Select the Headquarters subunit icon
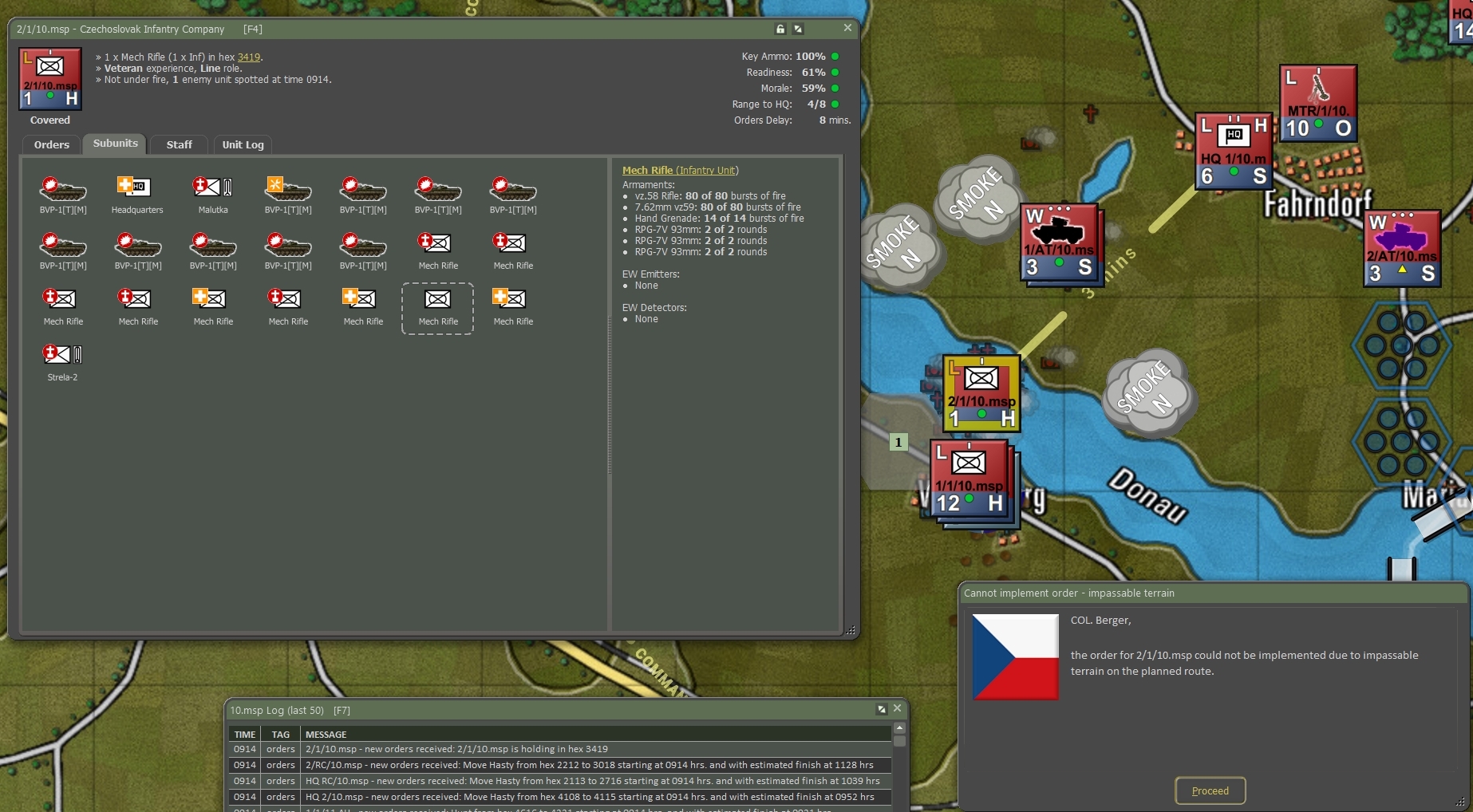1473x812 pixels. [x=136, y=189]
